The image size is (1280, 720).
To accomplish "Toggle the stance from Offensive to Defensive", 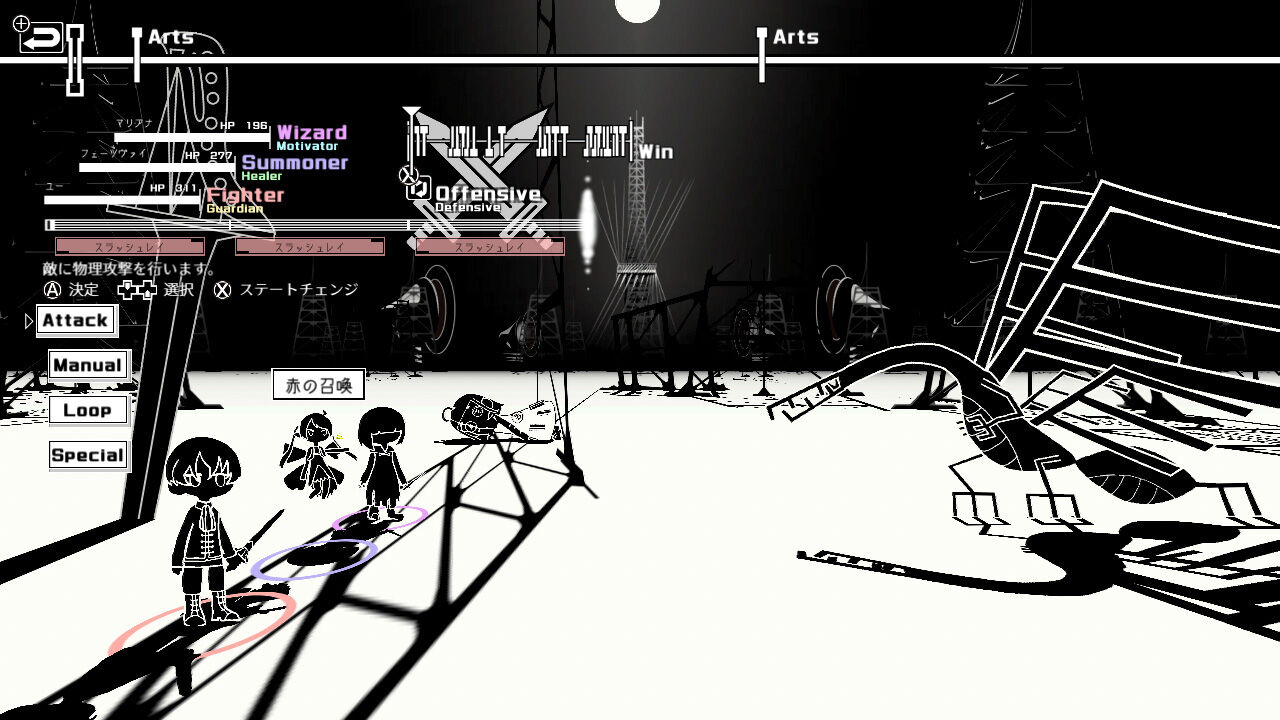I will coord(417,191).
